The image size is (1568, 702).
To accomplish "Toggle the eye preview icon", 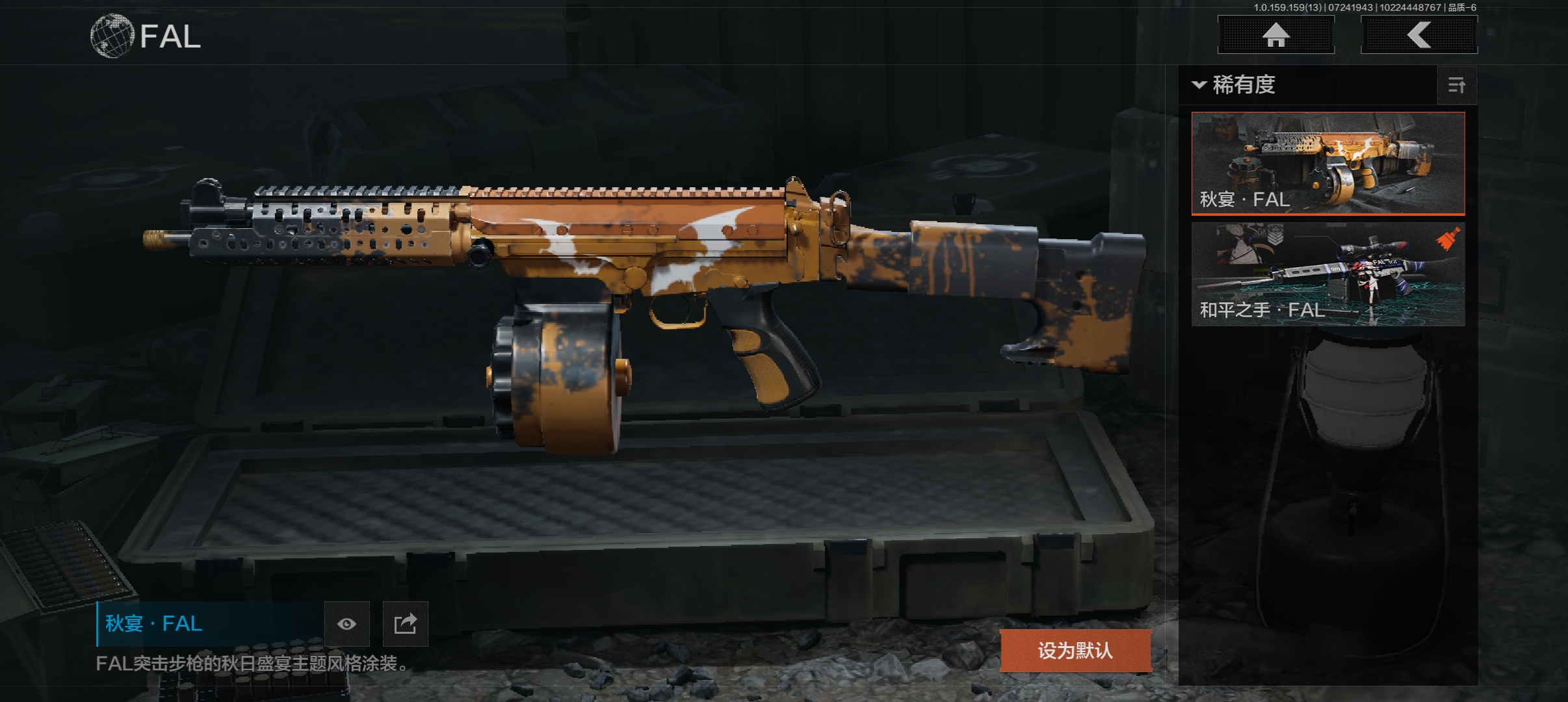I will click(x=346, y=624).
